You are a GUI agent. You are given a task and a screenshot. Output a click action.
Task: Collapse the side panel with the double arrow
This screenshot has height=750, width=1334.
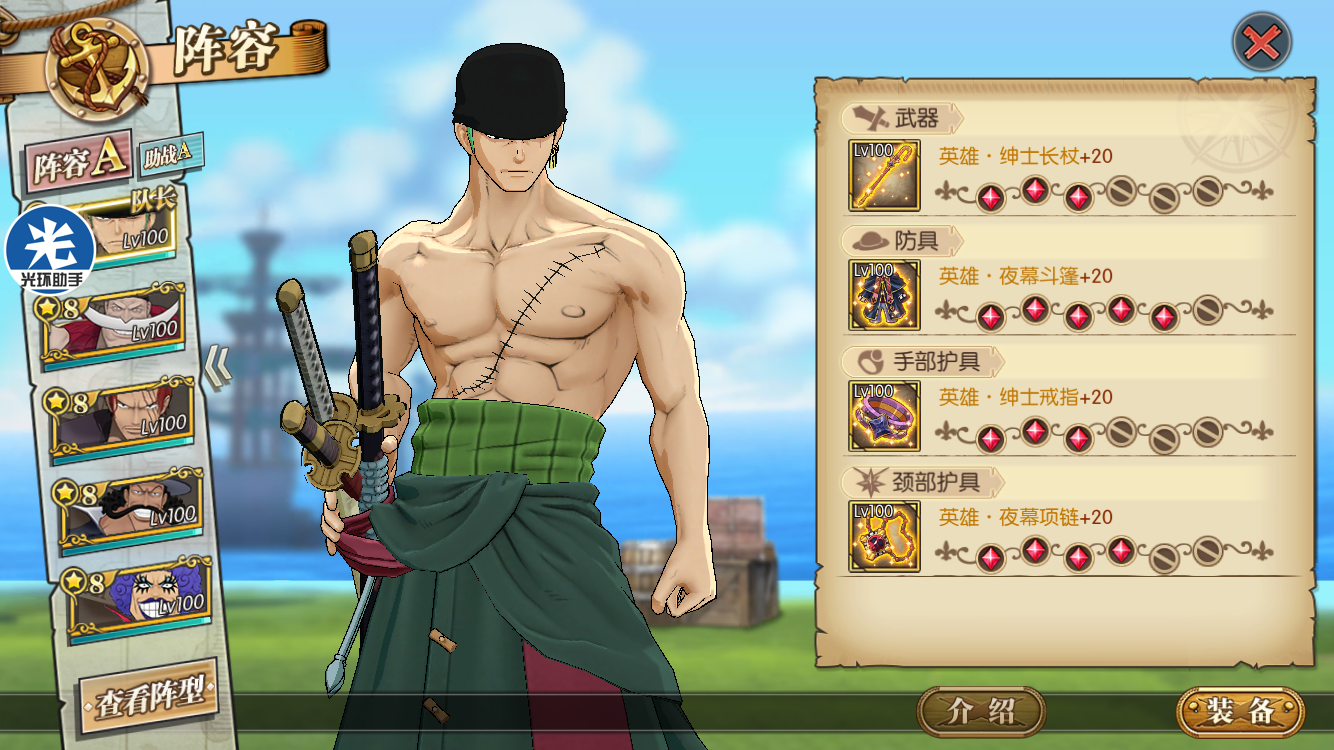[x=218, y=366]
